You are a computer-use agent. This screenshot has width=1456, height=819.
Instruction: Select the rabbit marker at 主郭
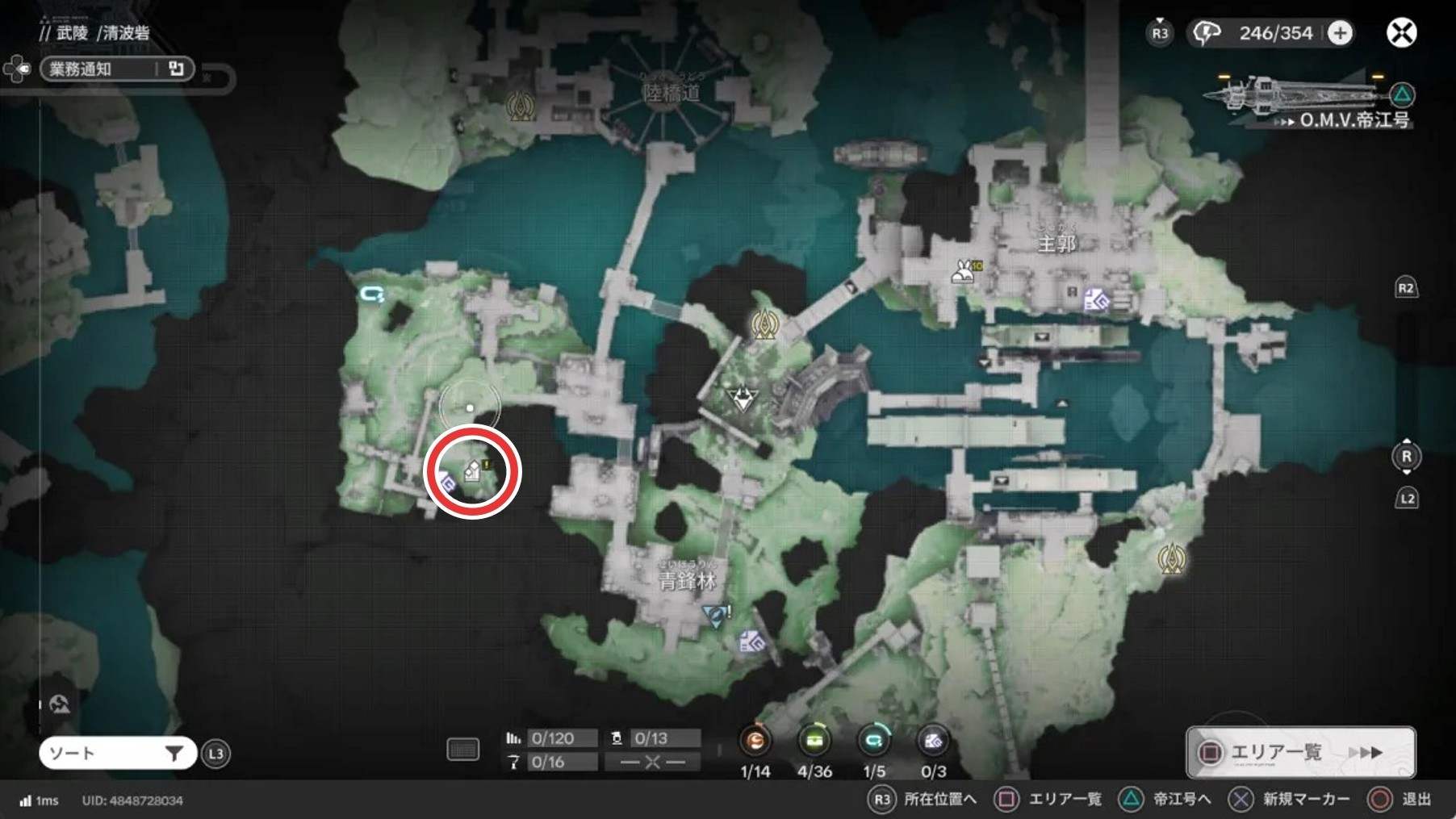(x=963, y=271)
